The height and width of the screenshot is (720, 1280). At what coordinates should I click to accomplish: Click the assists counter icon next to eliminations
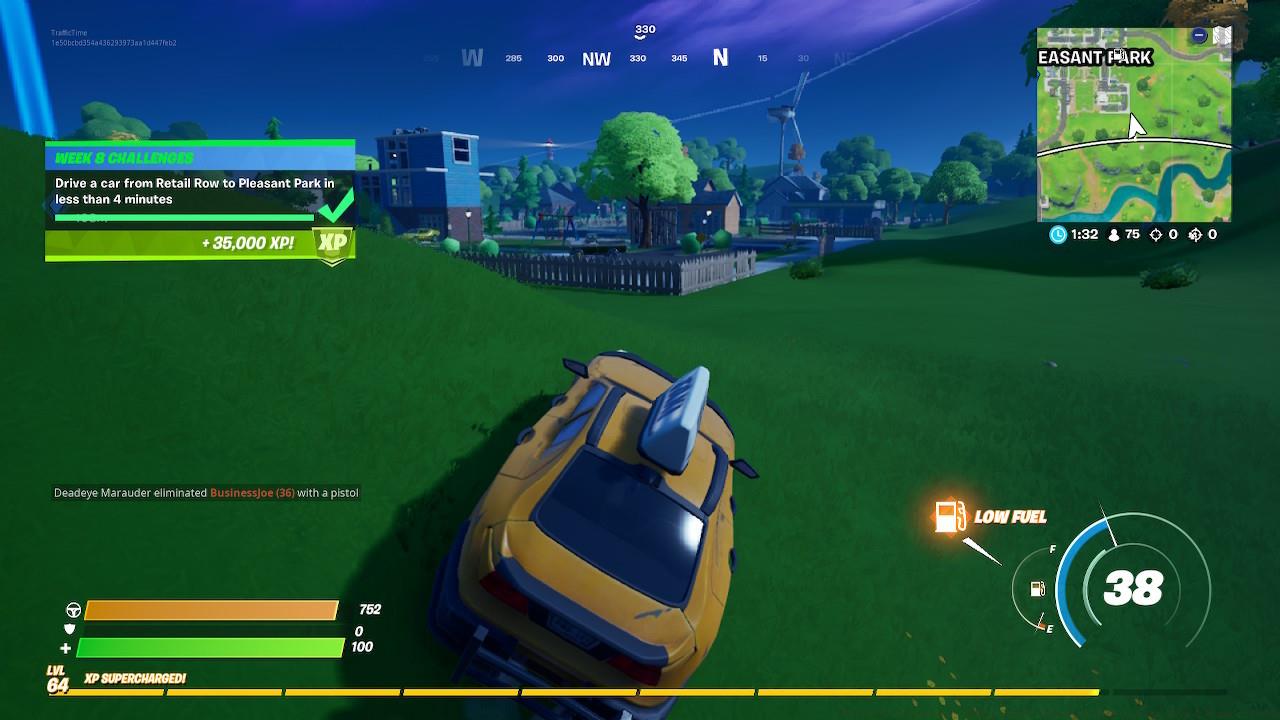pos(1193,235)
